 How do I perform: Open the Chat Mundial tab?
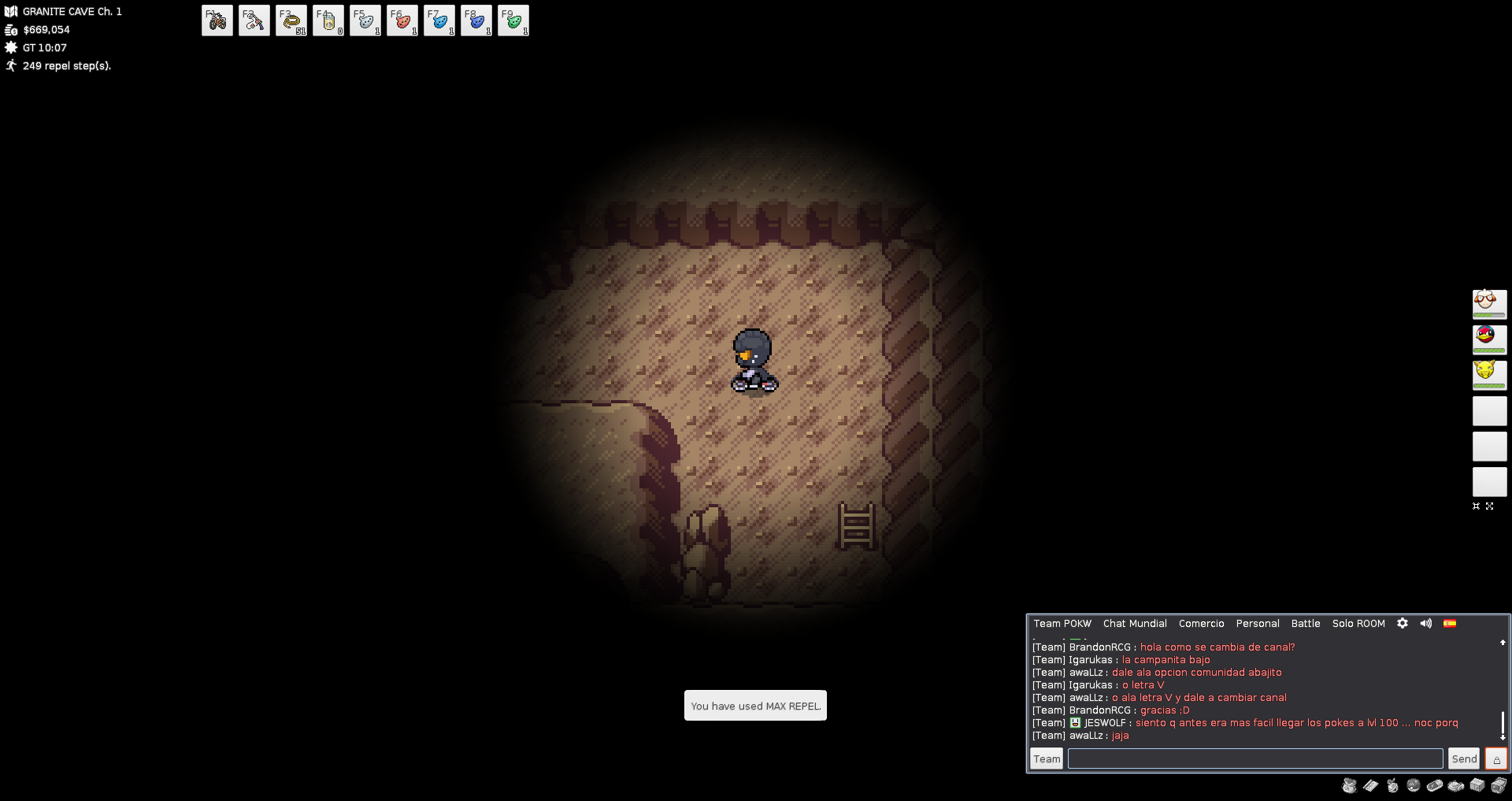1135,624
